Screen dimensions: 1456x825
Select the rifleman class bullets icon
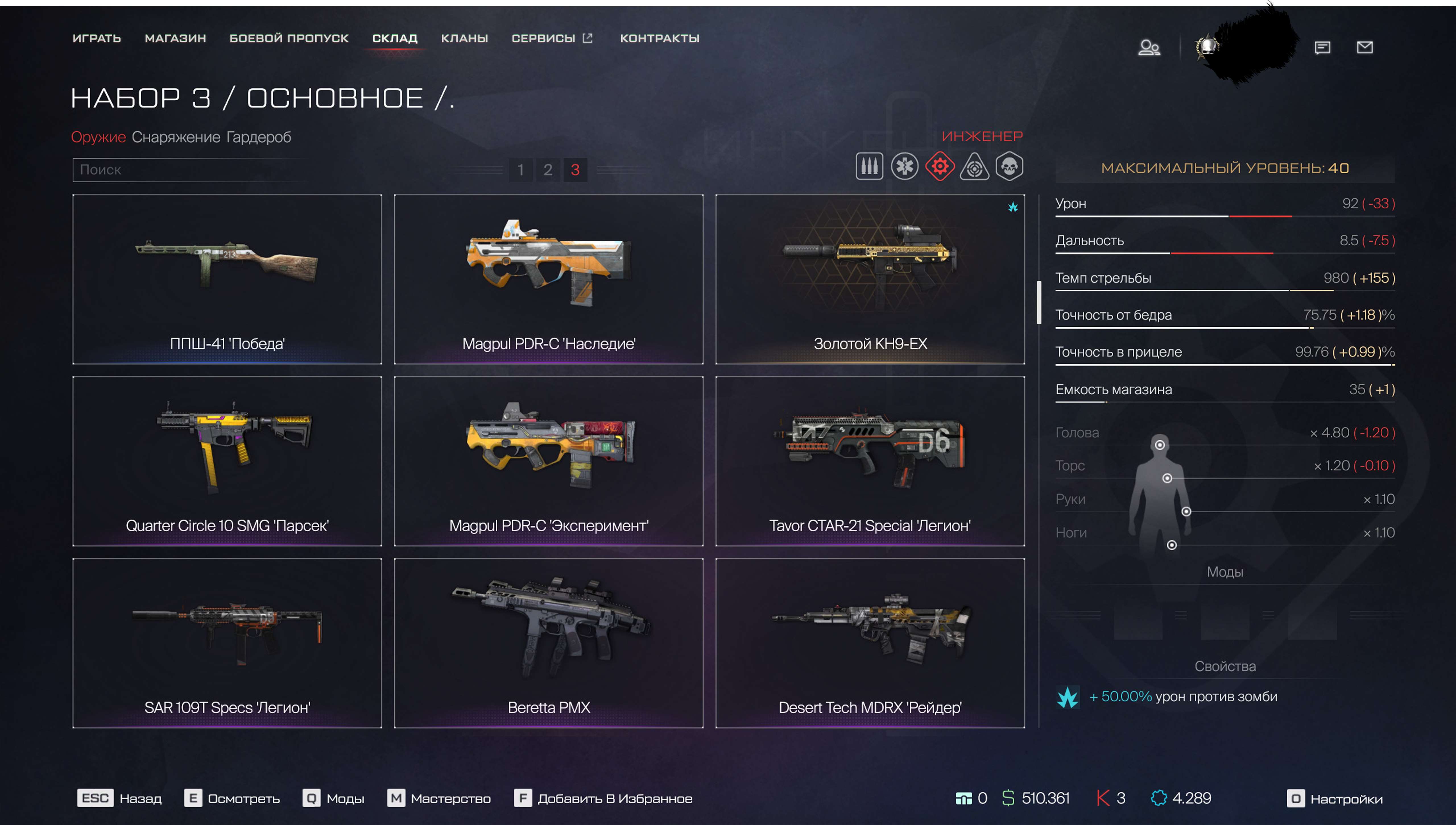869,167
